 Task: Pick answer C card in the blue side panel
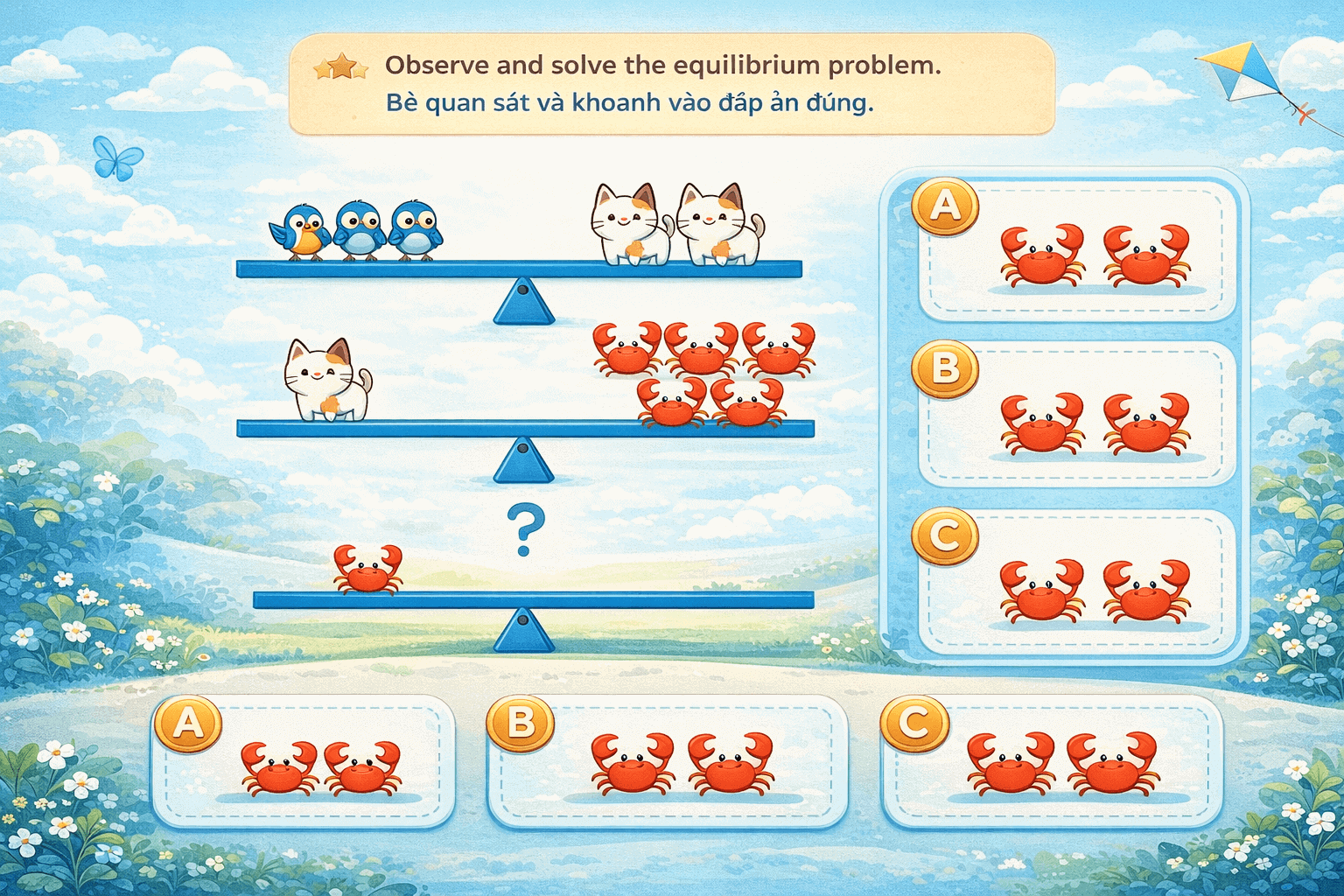(1078, 583)
